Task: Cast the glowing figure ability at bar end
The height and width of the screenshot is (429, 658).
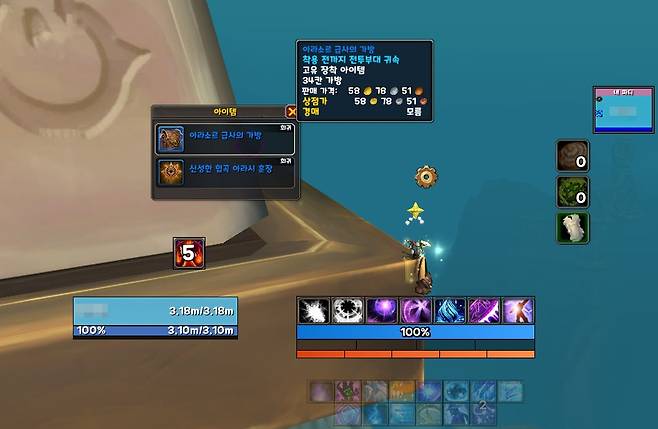Action: [x=517, y=310]
